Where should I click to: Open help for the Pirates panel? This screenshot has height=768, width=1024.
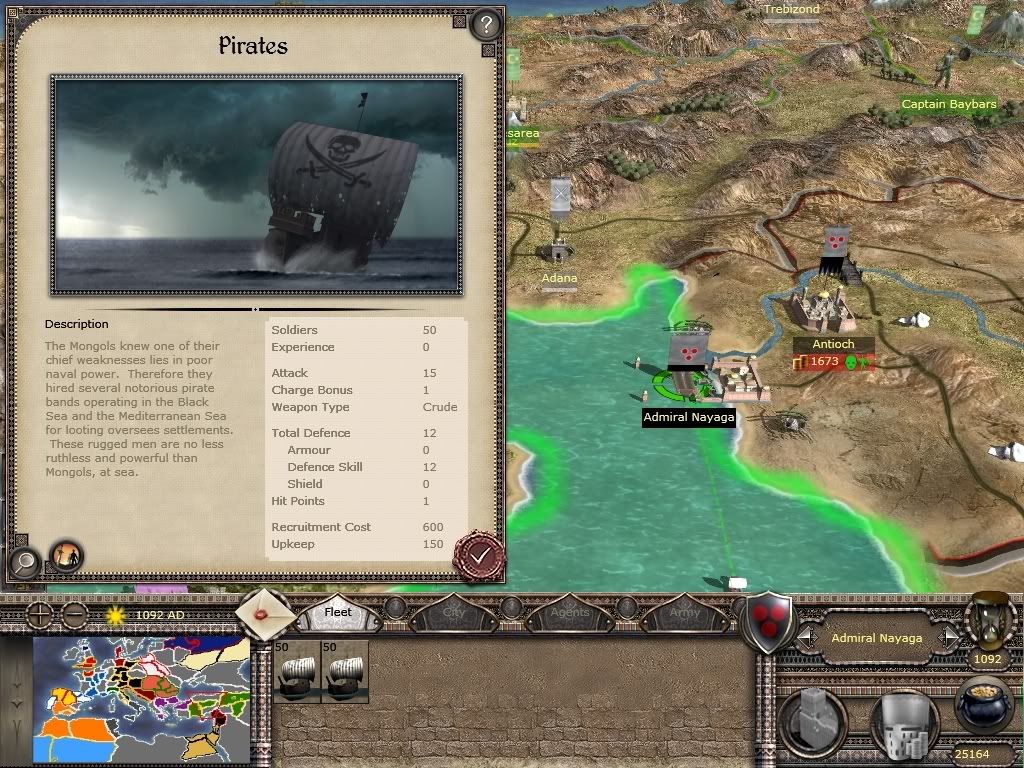tap(485, 23)
